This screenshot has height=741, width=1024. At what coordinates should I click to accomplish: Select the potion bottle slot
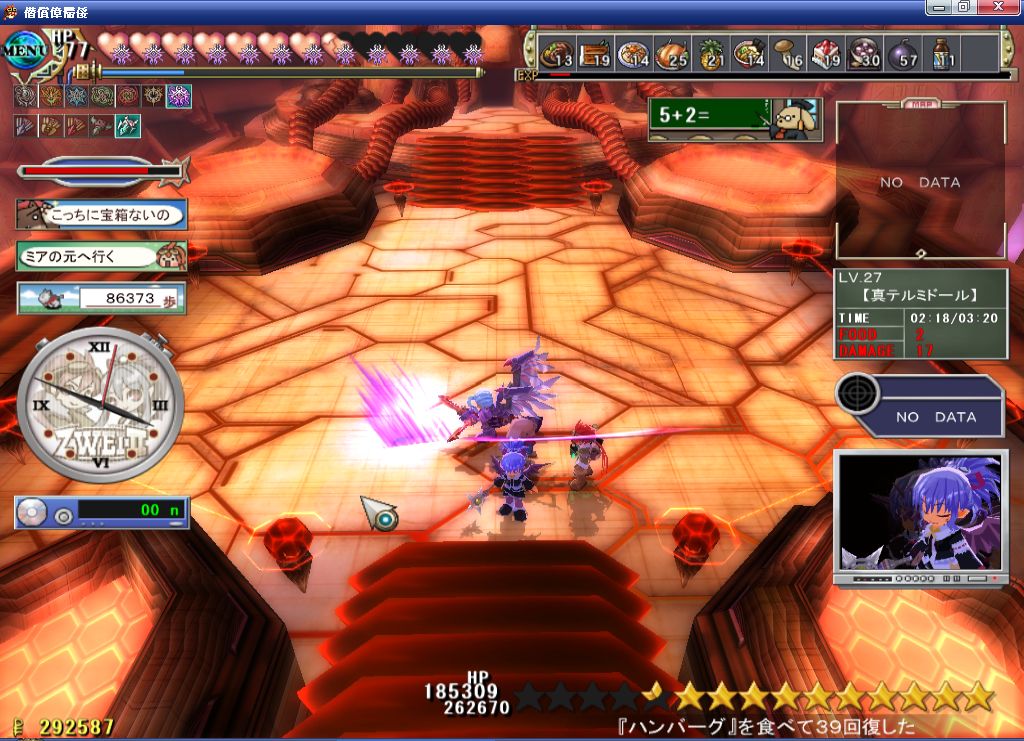point(941,53)
